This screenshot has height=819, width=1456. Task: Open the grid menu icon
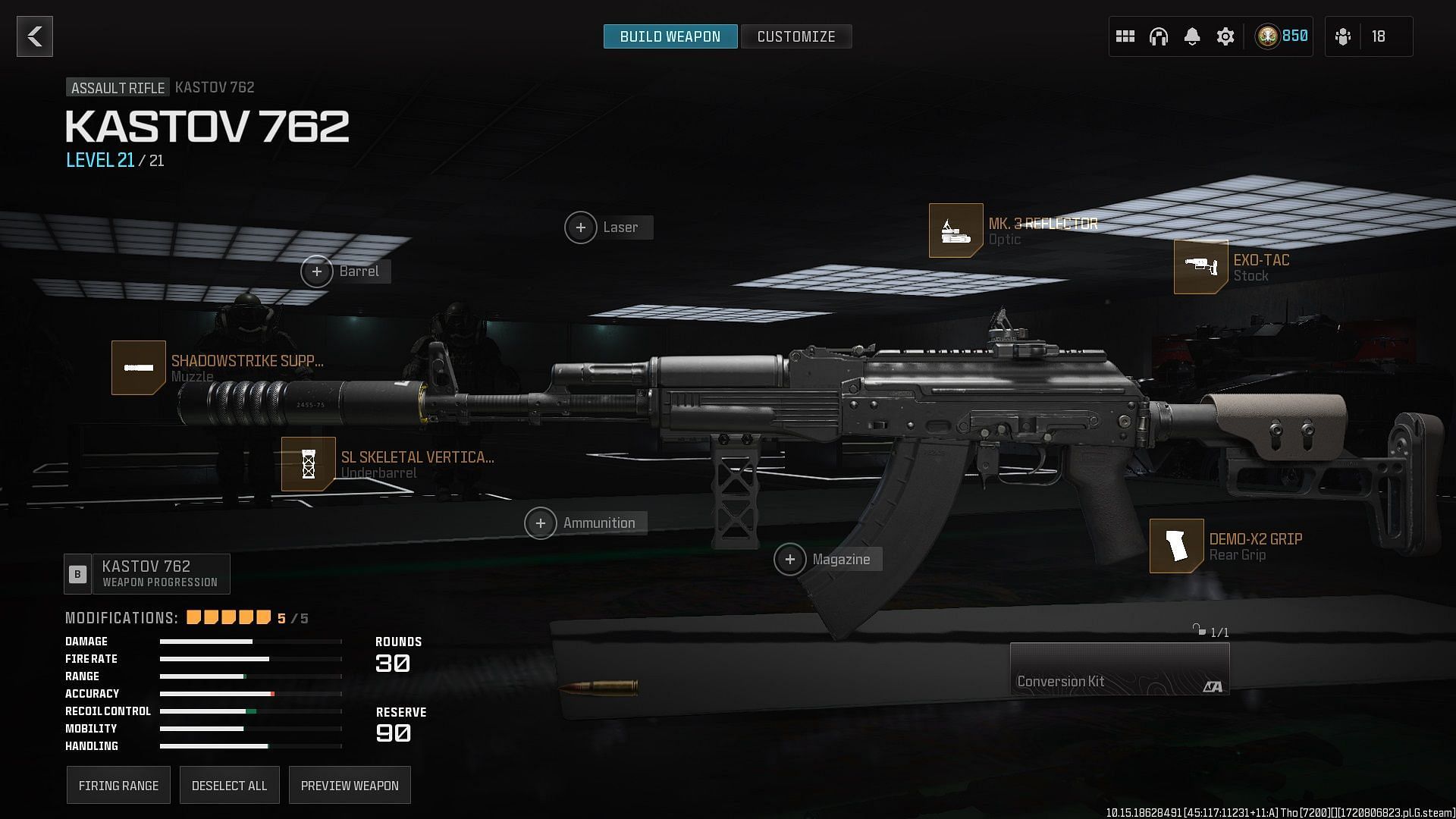(1125, 36)
